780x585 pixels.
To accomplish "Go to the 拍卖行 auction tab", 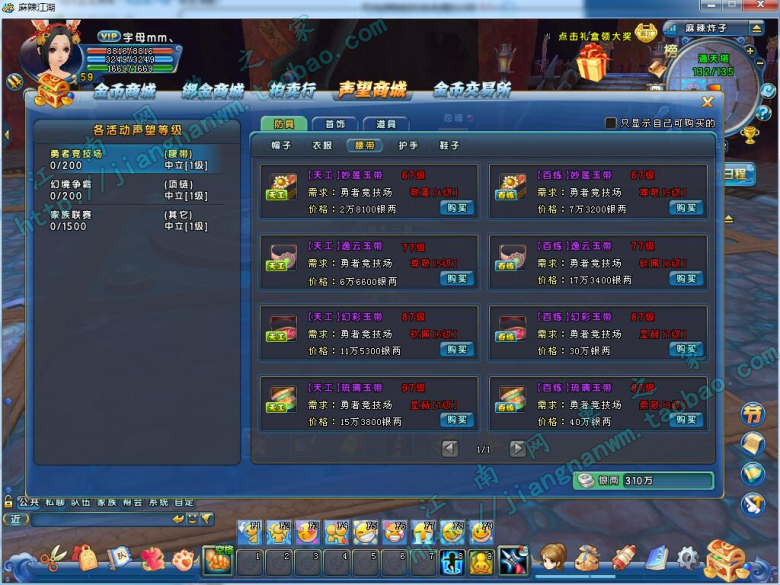I will [x=290, y=91].
